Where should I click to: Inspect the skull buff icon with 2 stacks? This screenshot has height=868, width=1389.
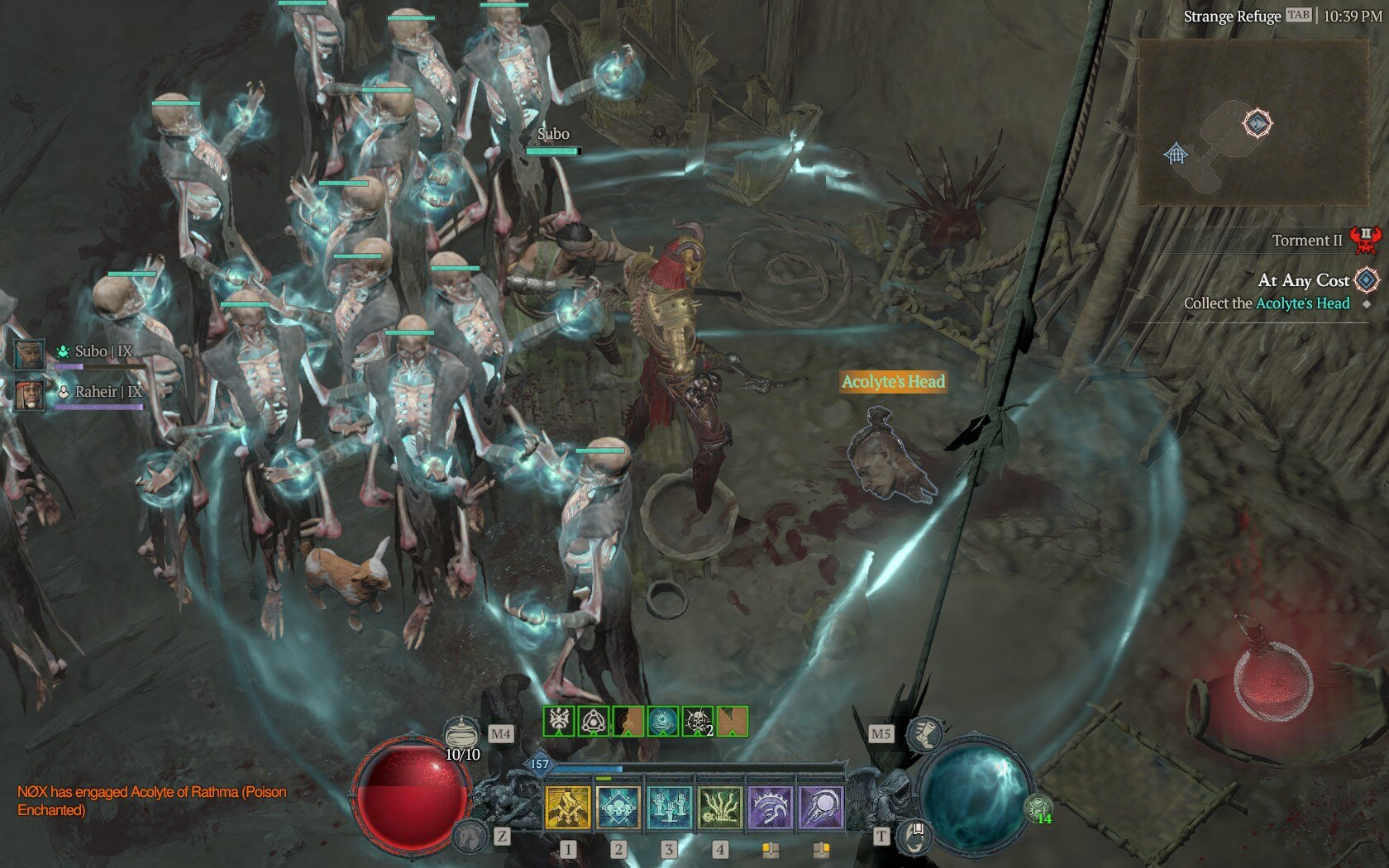point(697,722)
